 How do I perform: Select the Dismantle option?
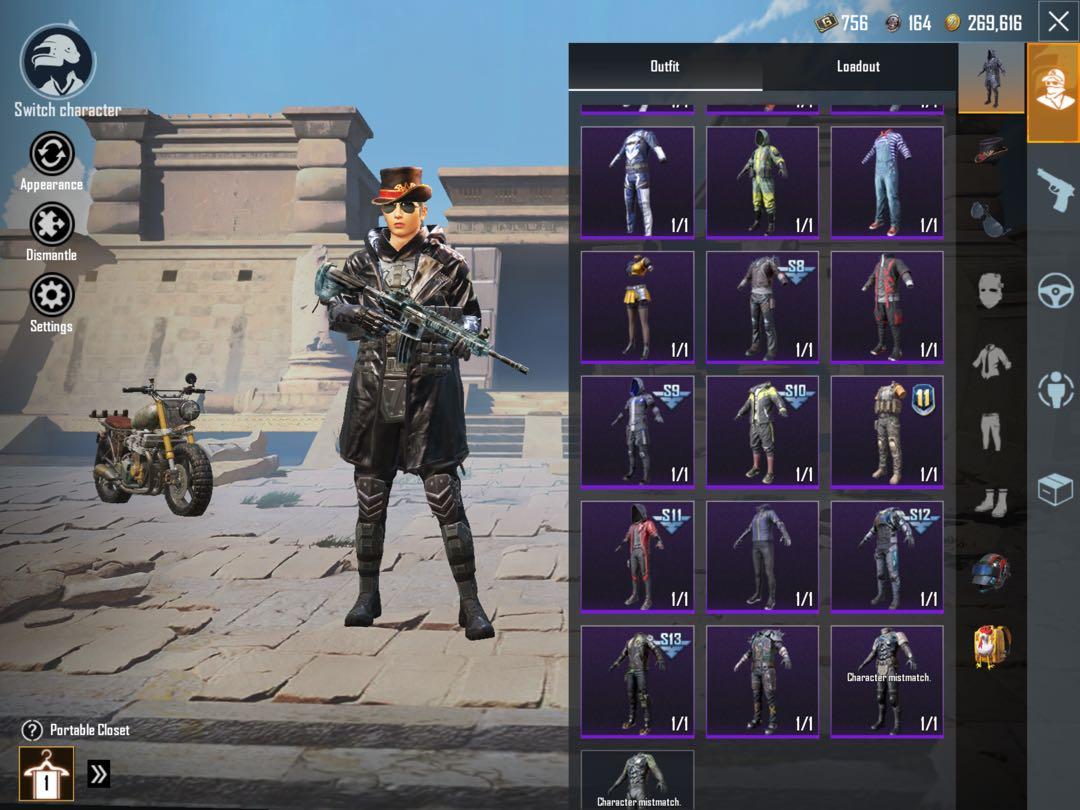51,226
